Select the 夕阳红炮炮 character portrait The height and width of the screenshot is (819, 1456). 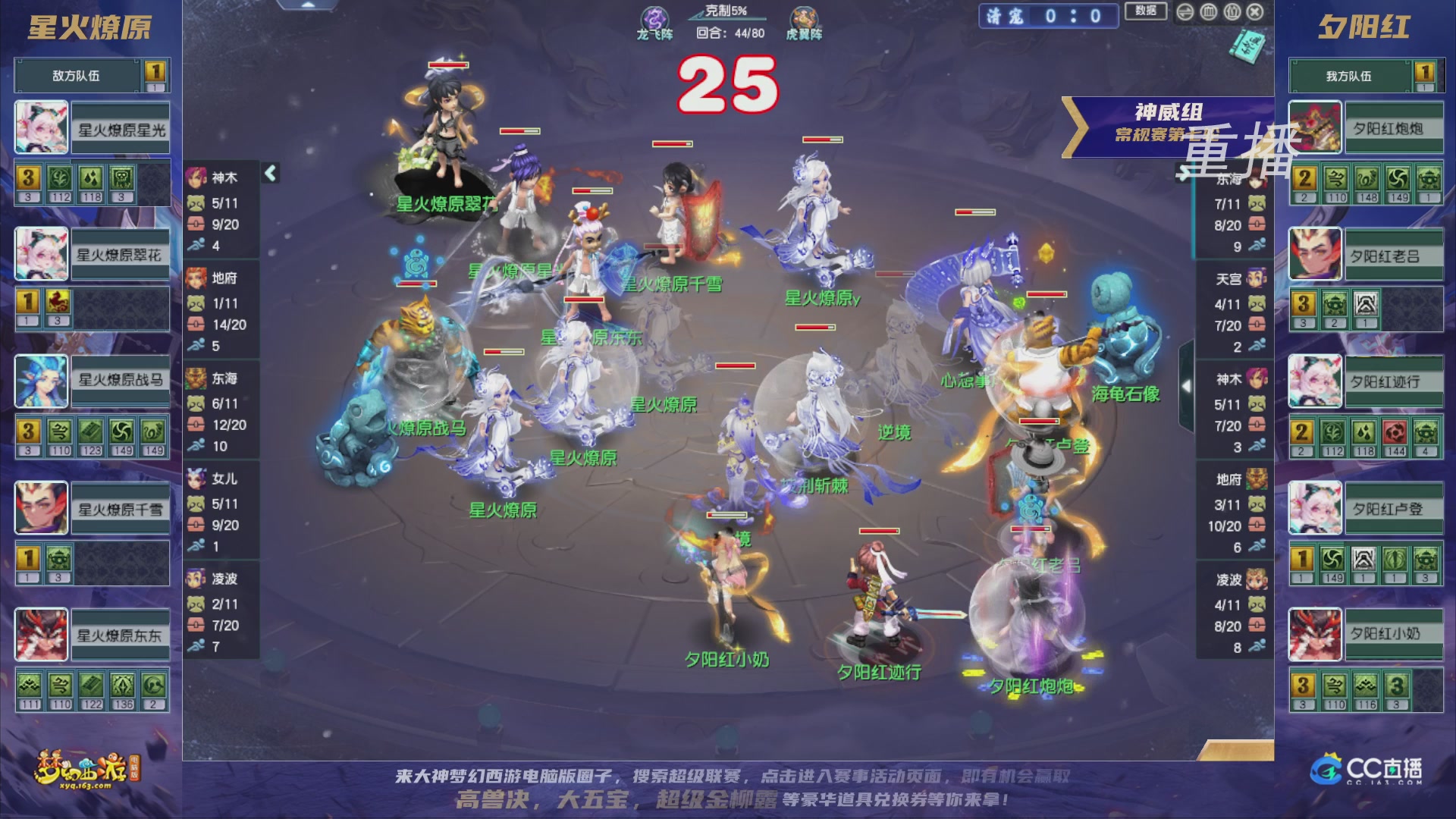coord(1314,128)
